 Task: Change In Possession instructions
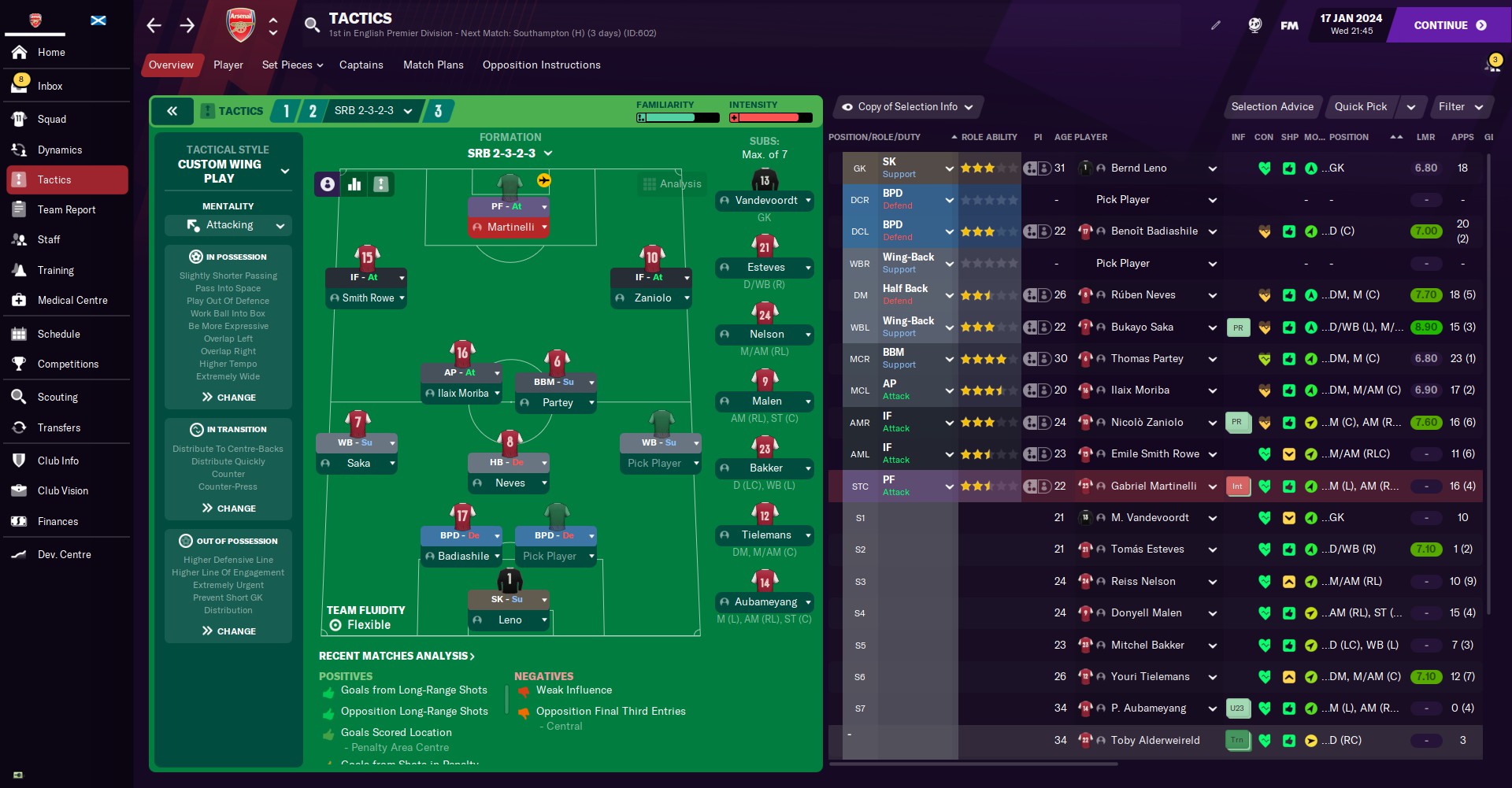[228, 398]
